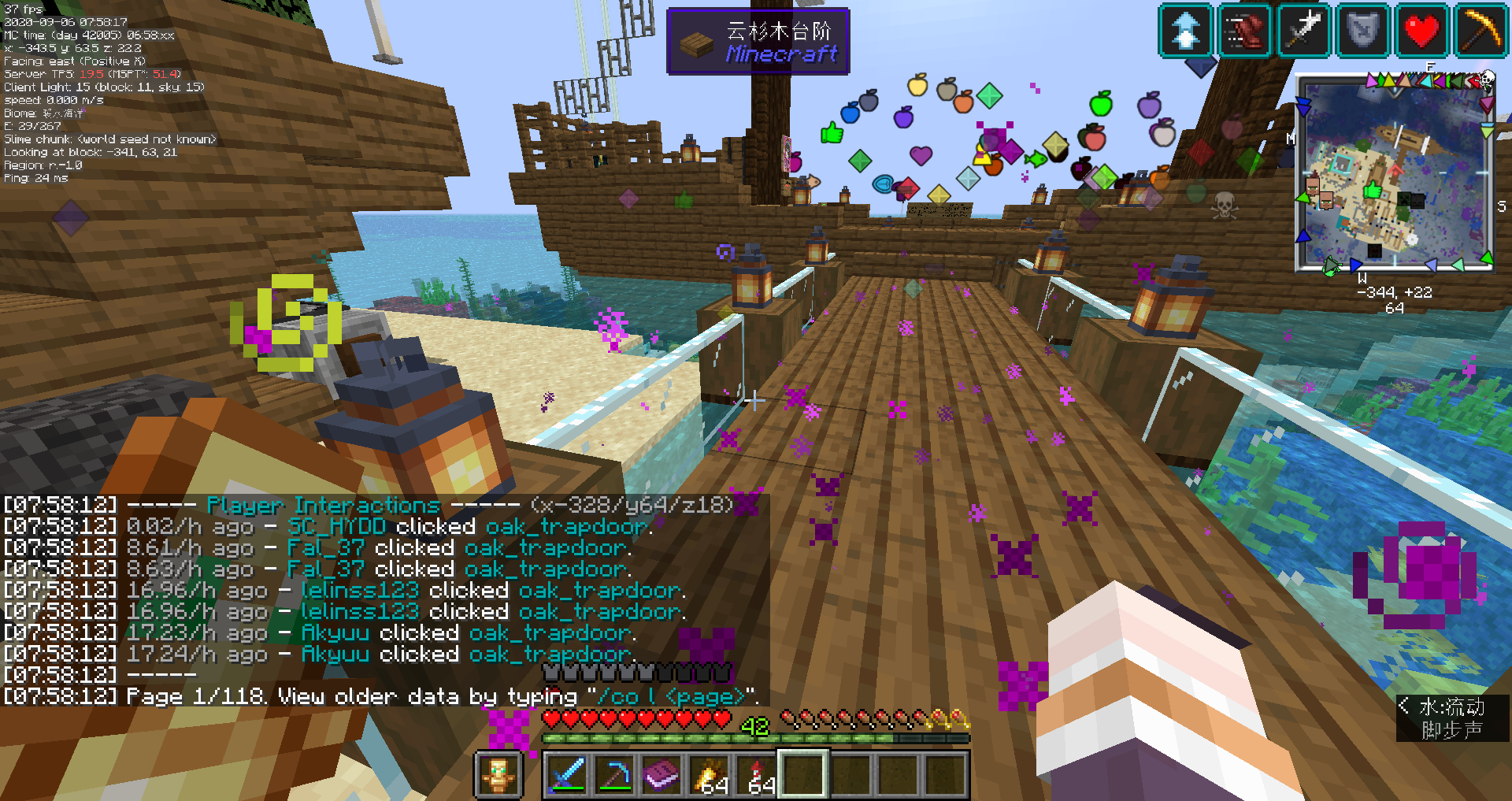The image size is (1512, 801).
Task: Select the golden carrot stack slot
Action: click(x=709, y=774)
